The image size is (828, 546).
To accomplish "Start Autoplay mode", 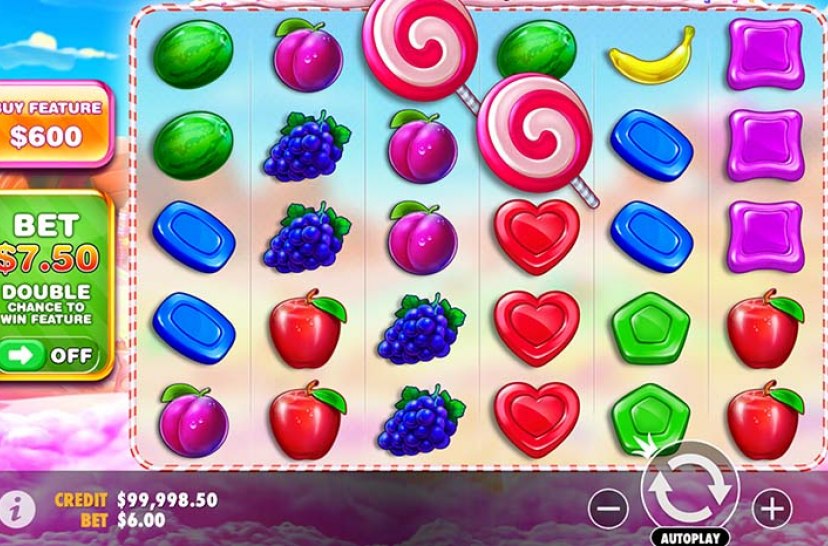I will [x=689, y=537].
